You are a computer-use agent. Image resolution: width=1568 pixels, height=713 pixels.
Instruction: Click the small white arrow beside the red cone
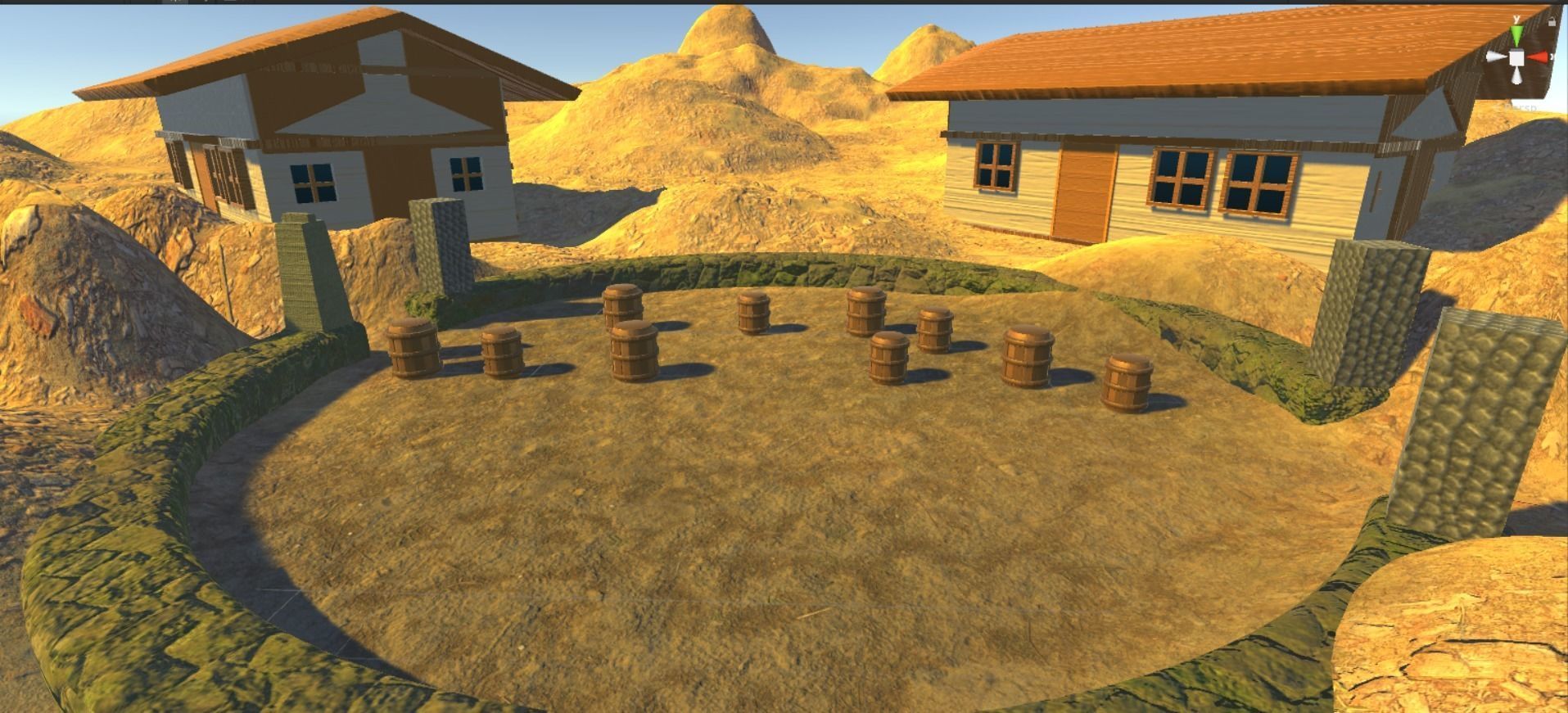pyautogui.click(x=1553, y=56)
